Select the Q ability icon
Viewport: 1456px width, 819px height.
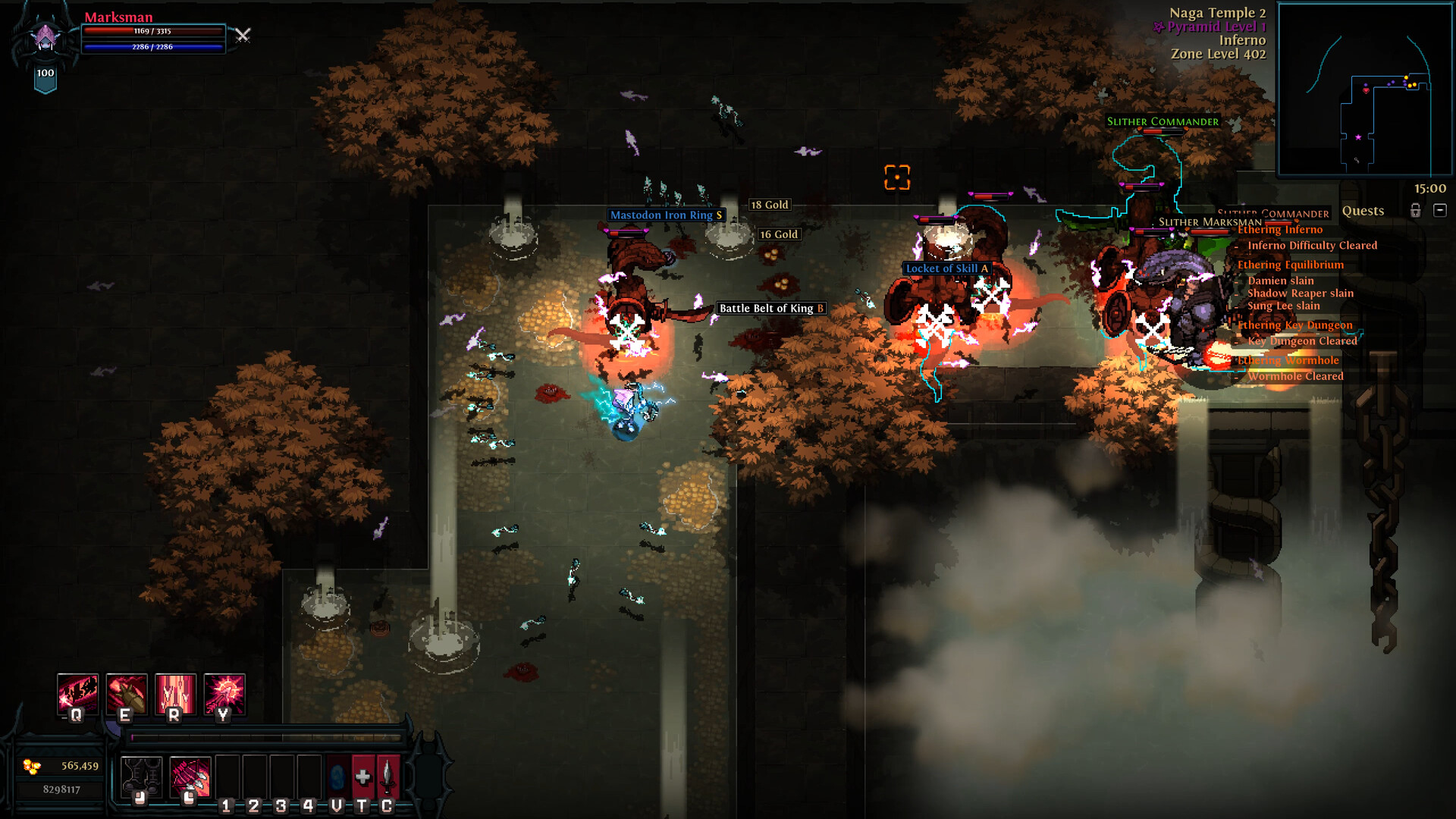tap(77, 695)
